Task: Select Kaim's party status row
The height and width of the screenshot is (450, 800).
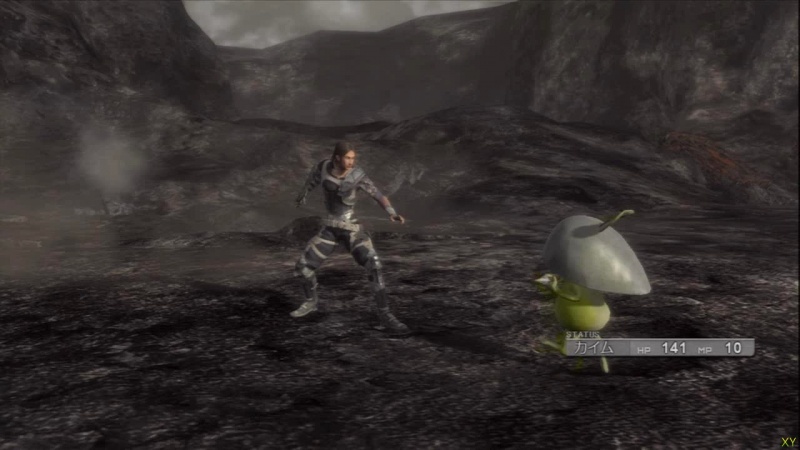Action: point(659,347)
